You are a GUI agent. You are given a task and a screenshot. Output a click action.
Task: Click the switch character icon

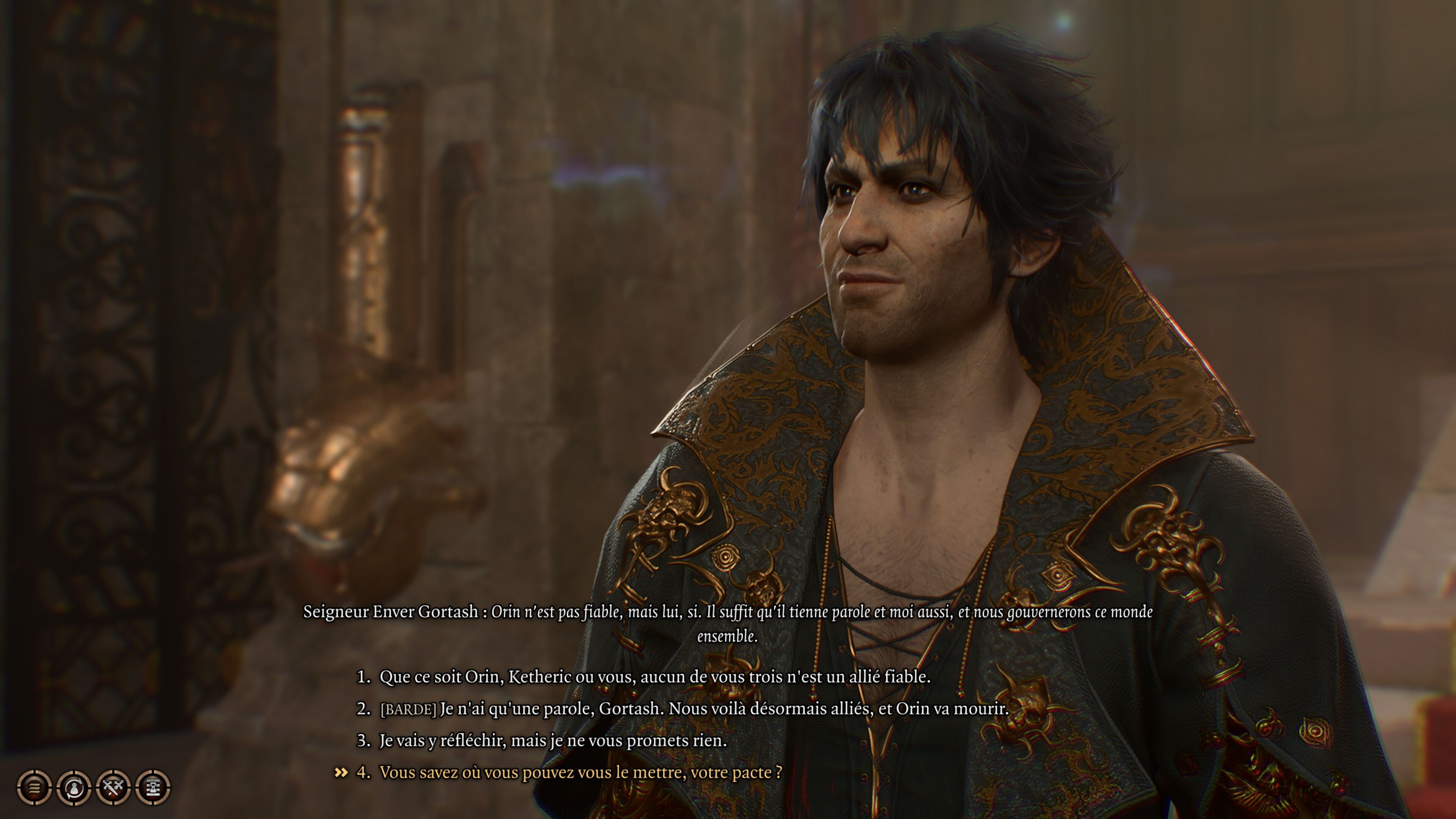74,787
